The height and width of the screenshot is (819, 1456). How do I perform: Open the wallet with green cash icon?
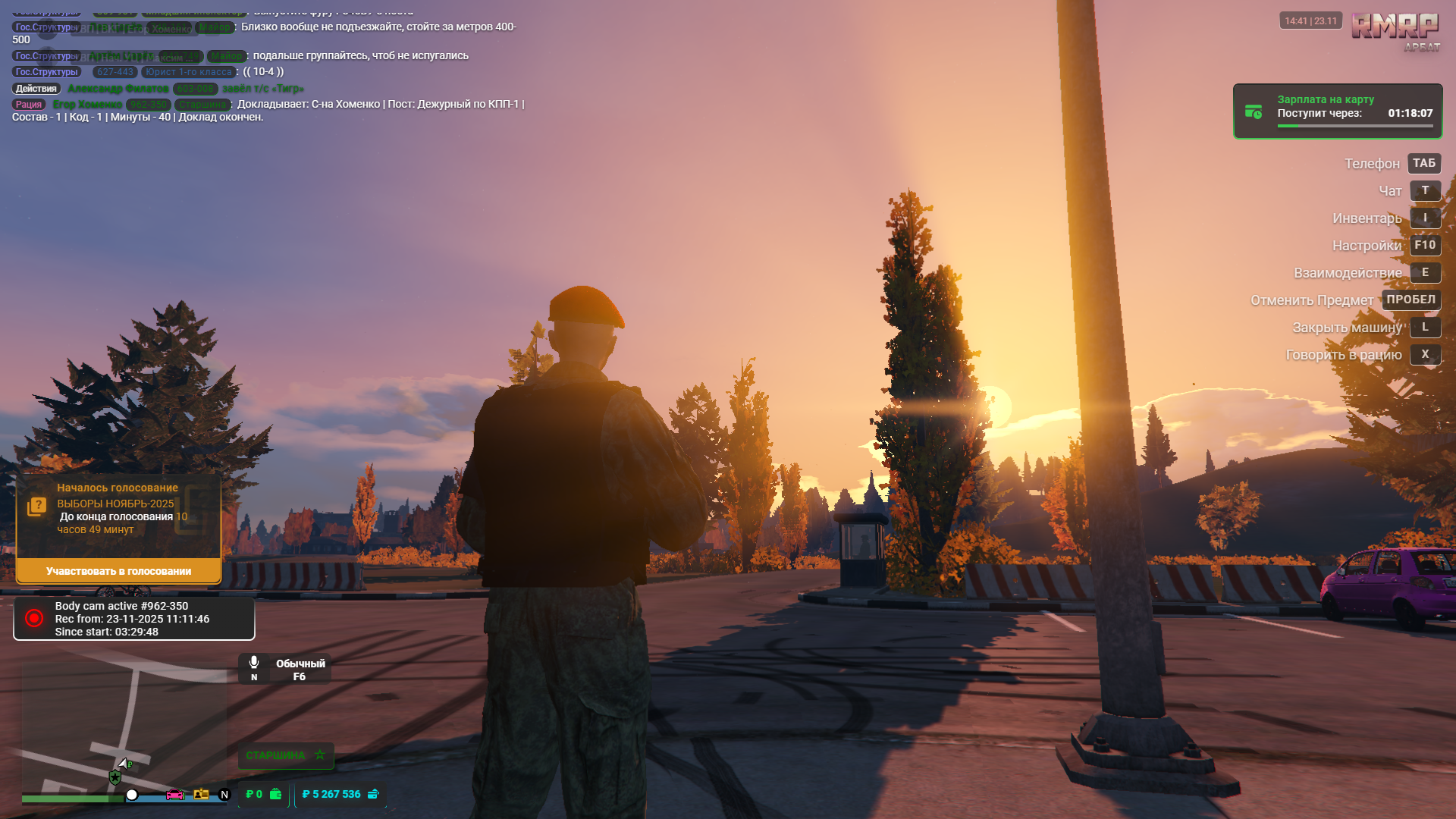pos(275,794)
